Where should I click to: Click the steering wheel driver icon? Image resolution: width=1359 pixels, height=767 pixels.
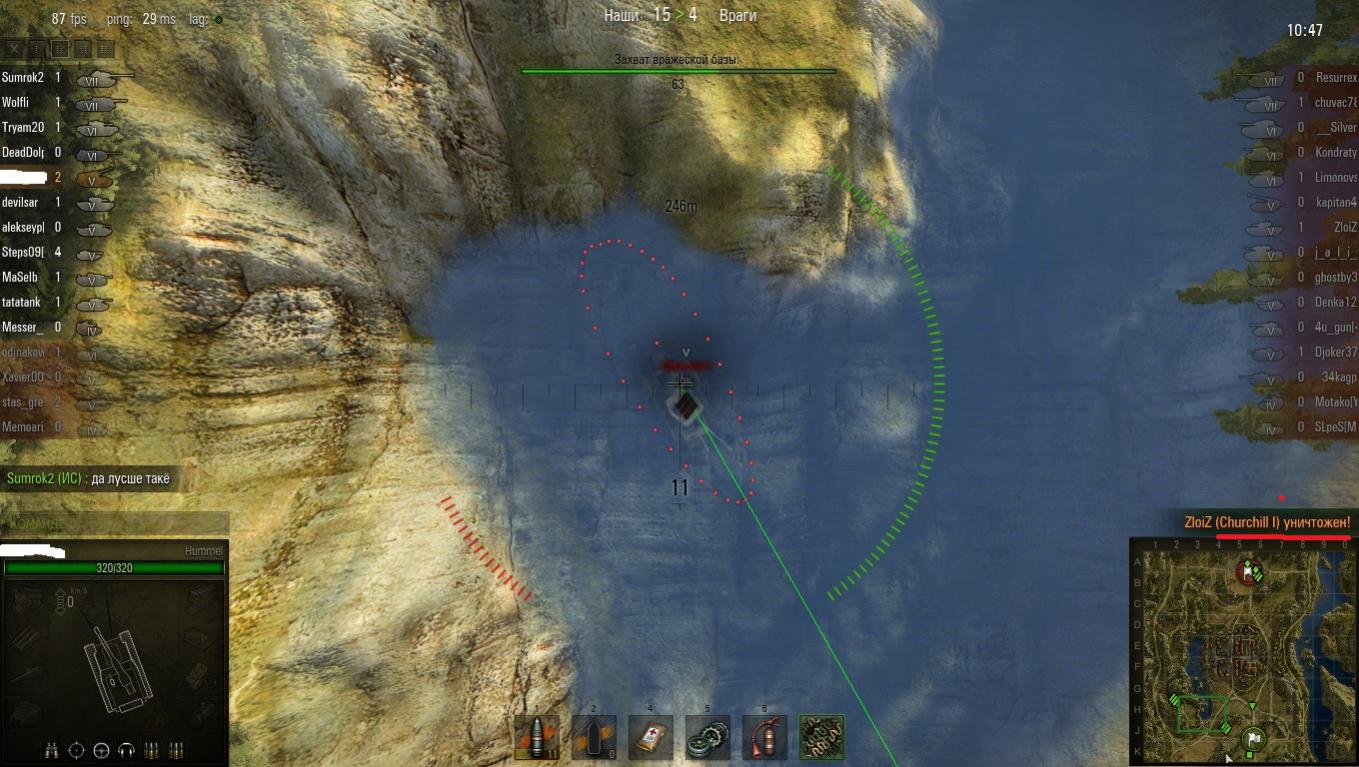point(101,749)
